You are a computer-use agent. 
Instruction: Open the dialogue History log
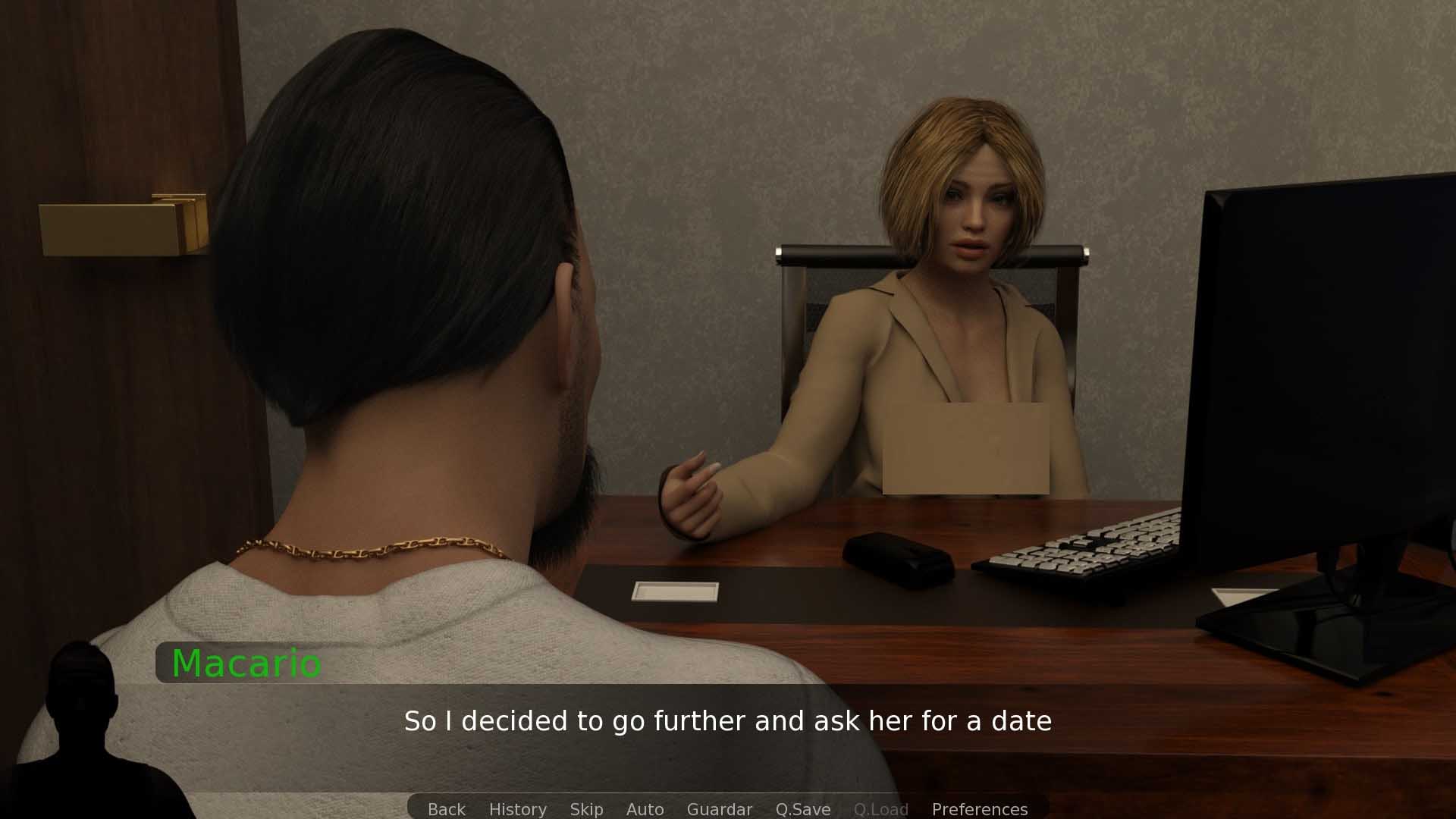[517, 809]
